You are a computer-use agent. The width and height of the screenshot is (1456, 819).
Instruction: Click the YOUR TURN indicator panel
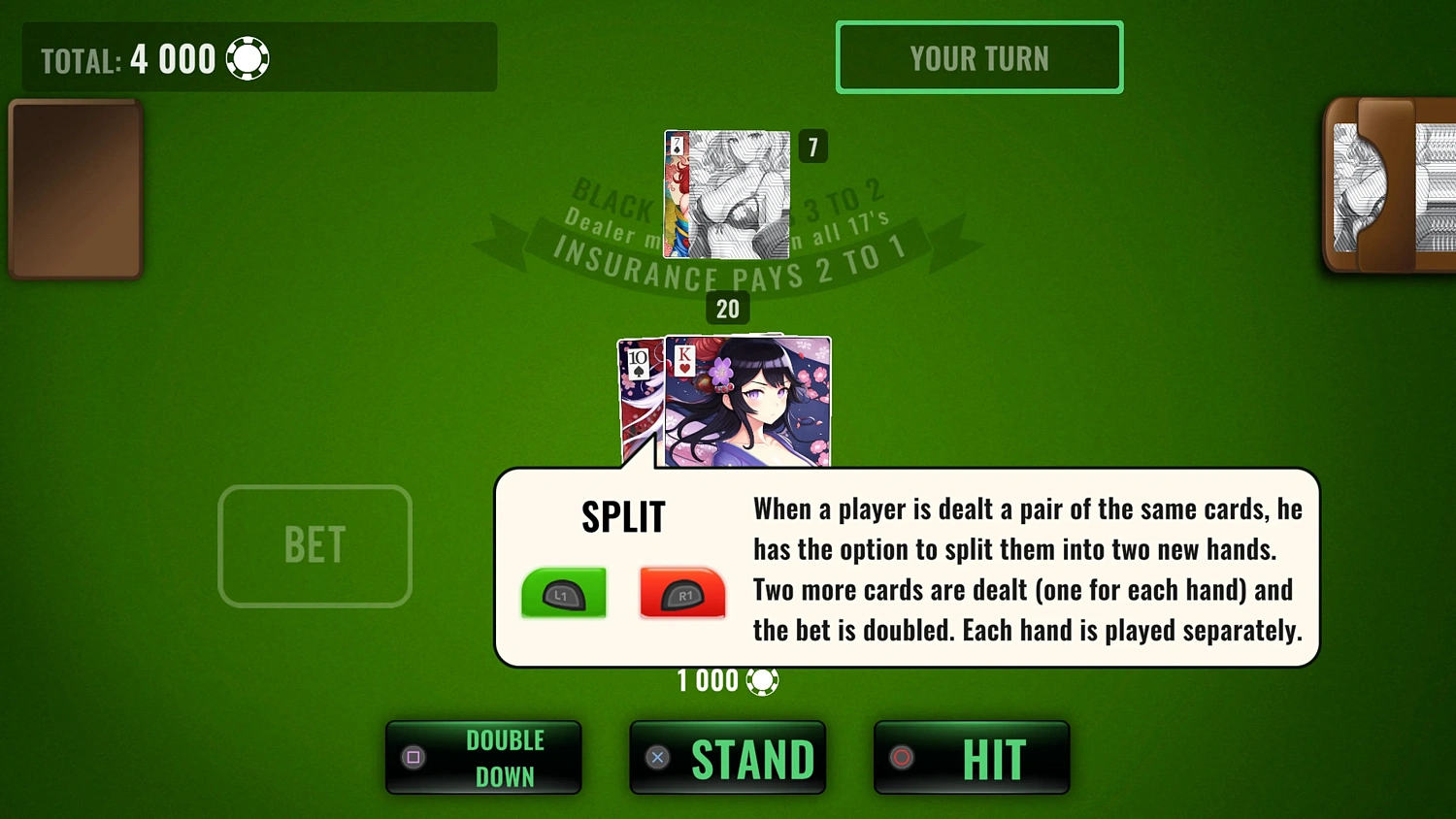(979, 57)
